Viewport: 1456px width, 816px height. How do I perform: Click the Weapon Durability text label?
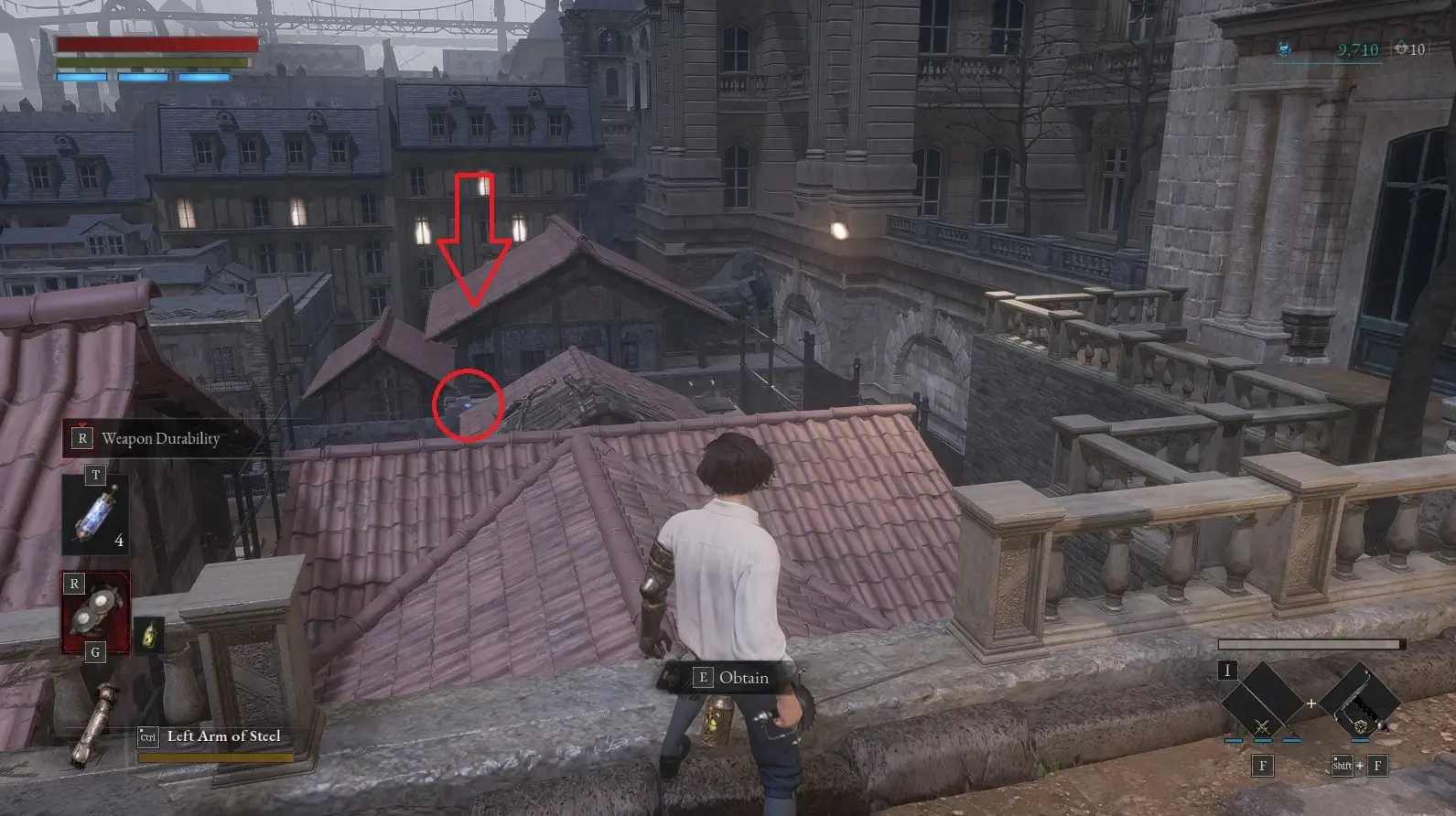point(162,438)
